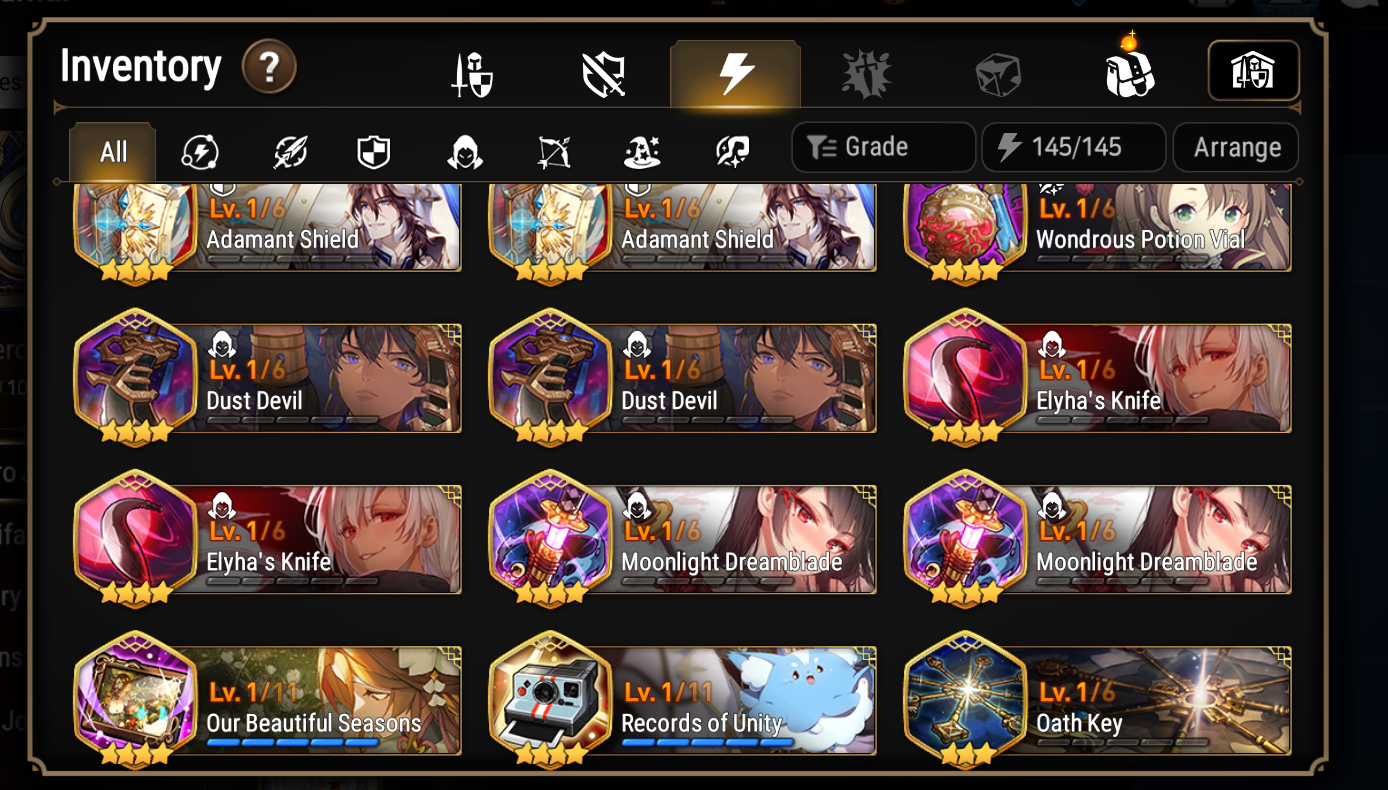Screen dimensions: 1388x790
Task: Filter artifacts with the bow Ranger icon
Action: [553, 150]
